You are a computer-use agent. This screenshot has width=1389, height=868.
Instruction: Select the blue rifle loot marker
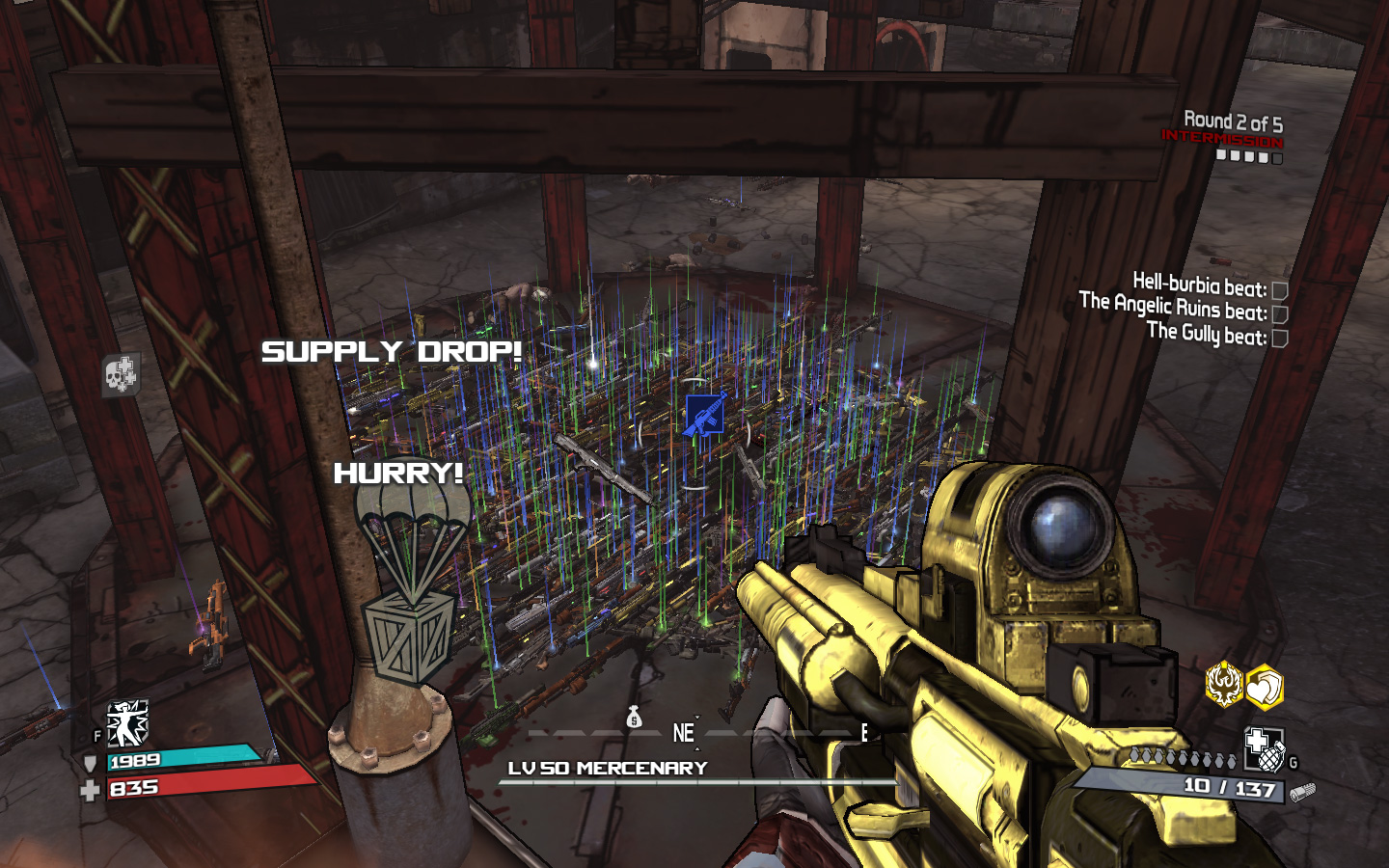704,415
